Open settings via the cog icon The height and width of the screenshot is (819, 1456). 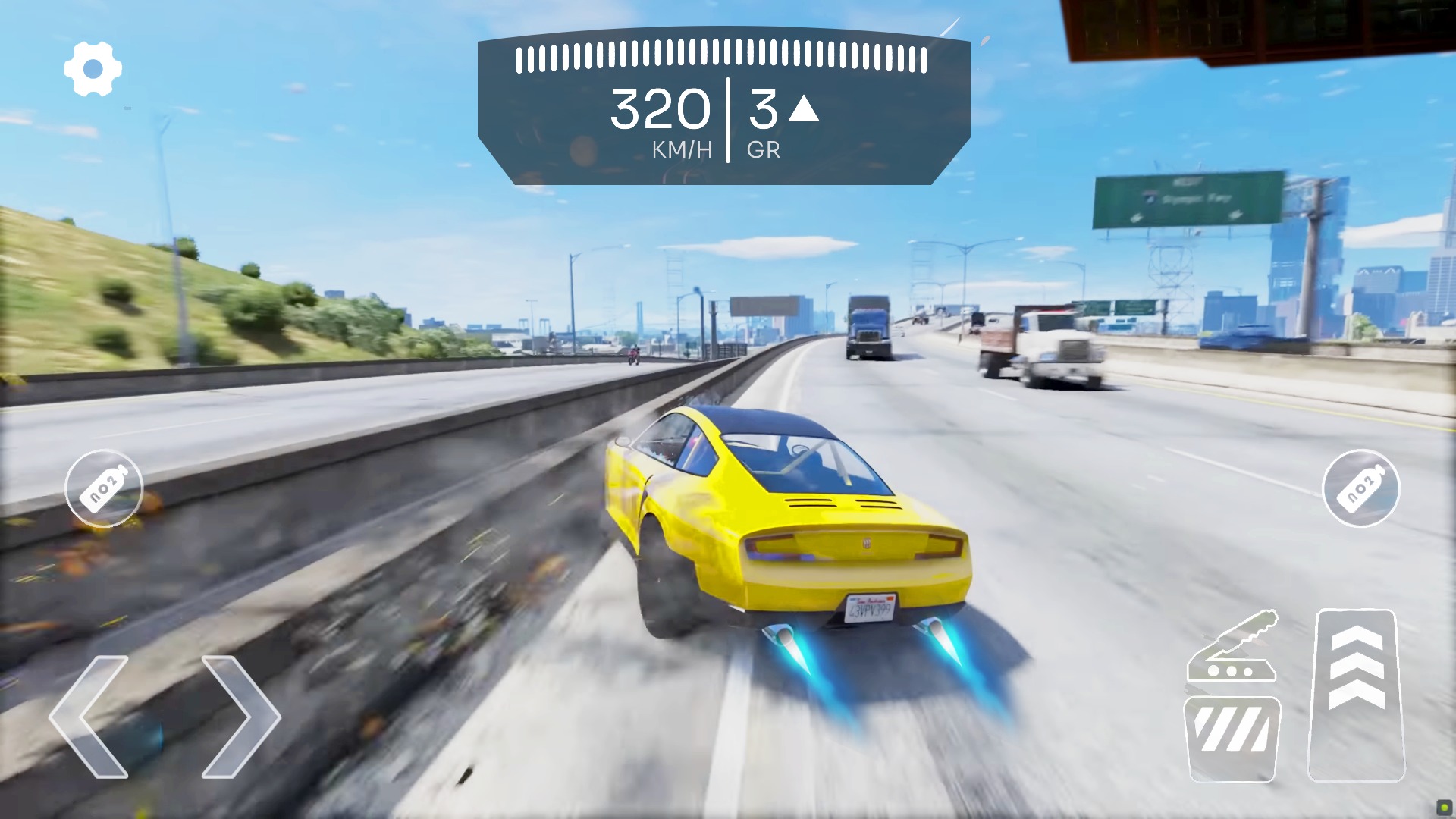click(93, 67)
